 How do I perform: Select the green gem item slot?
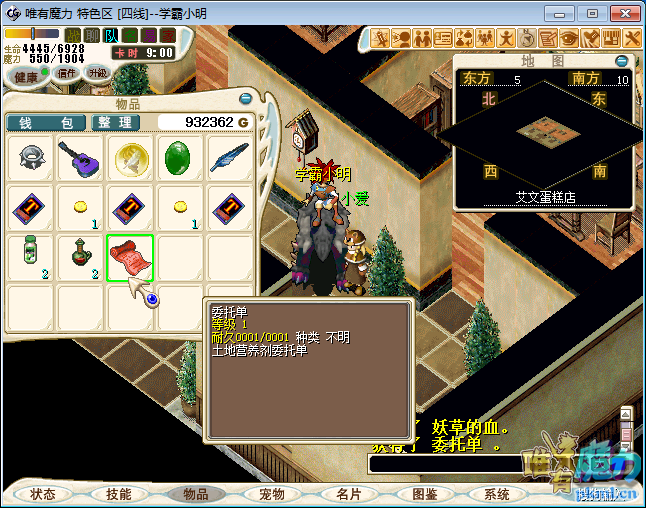point(181,159)
